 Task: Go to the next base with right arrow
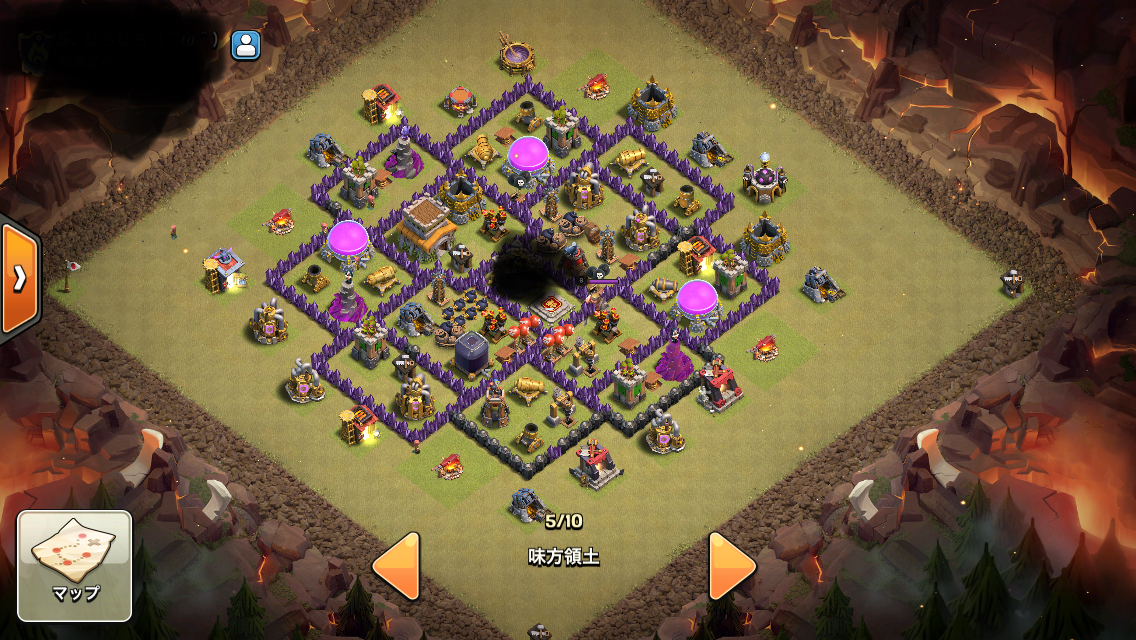point(732,566)
